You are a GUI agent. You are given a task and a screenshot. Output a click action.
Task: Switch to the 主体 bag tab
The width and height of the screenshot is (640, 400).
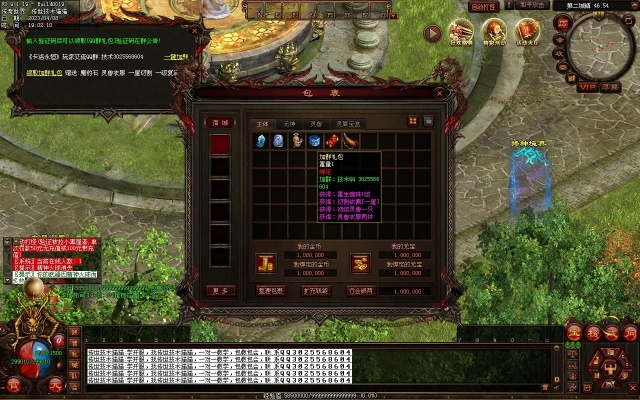coord(263,123)
